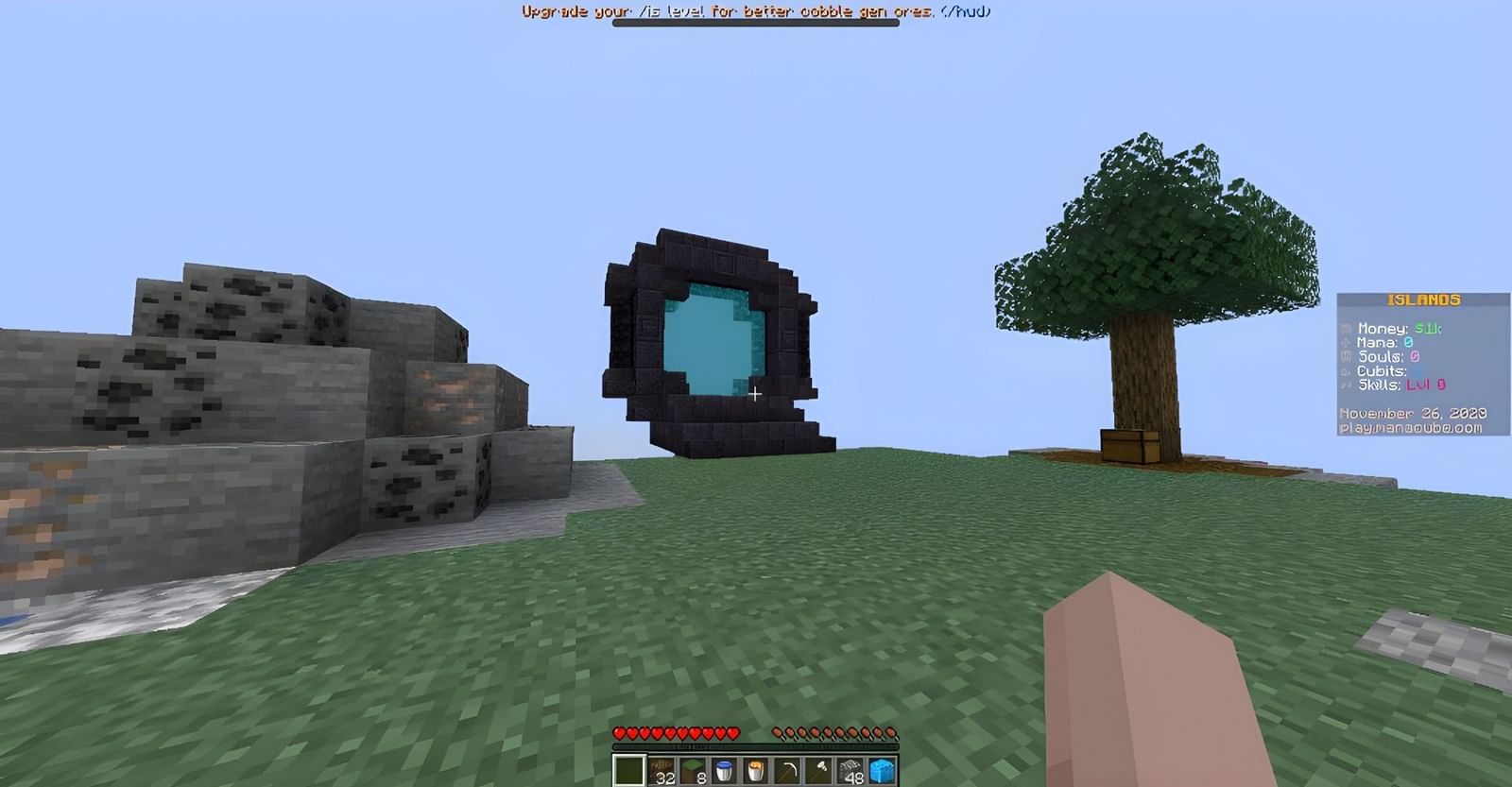This screenshot has height=787, width=1512.
Task: Click the ISLANDS scoreboard title
Action: click(x=1424, y=300)
